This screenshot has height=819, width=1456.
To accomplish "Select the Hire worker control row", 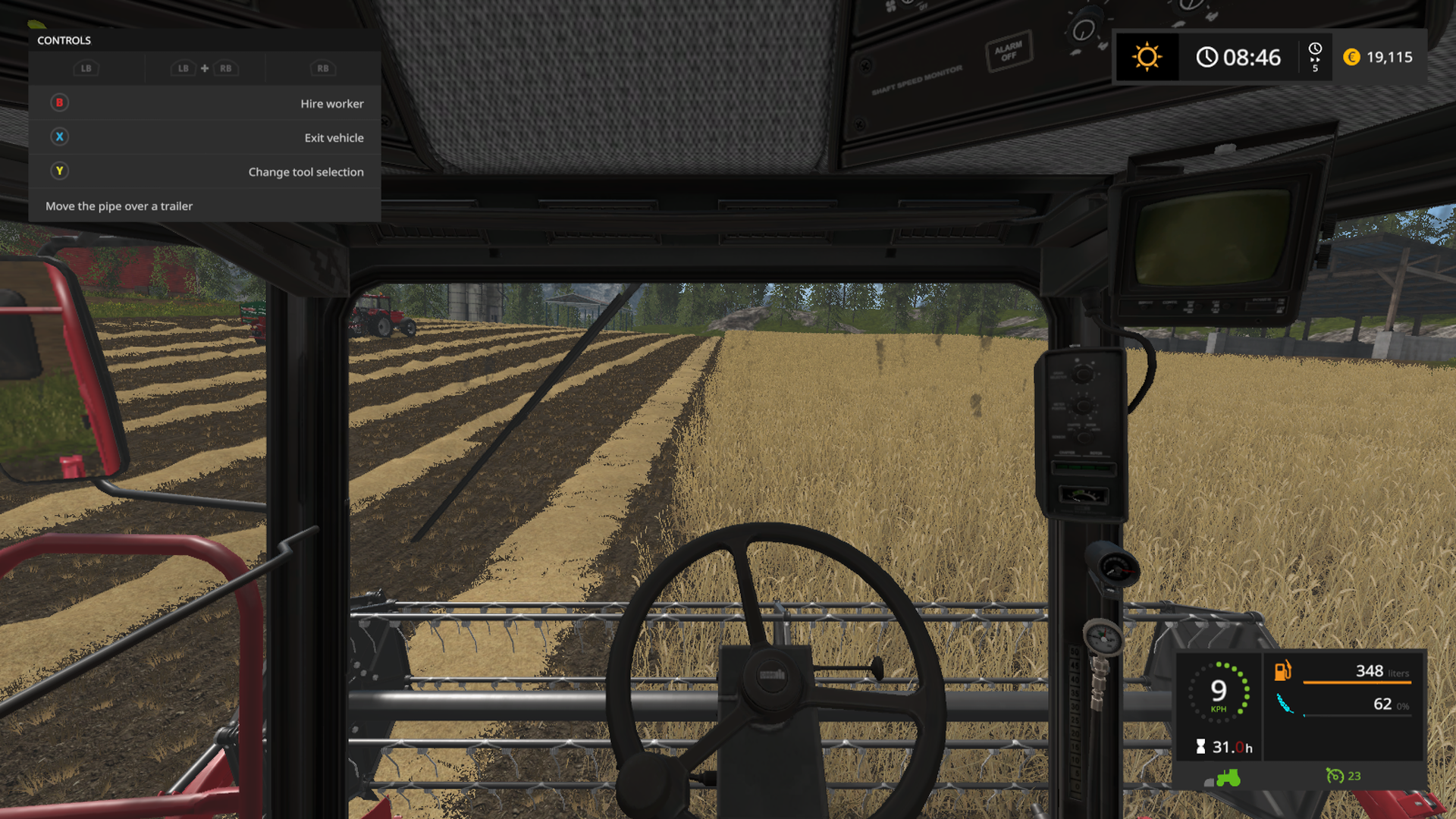I will point(205,103).
